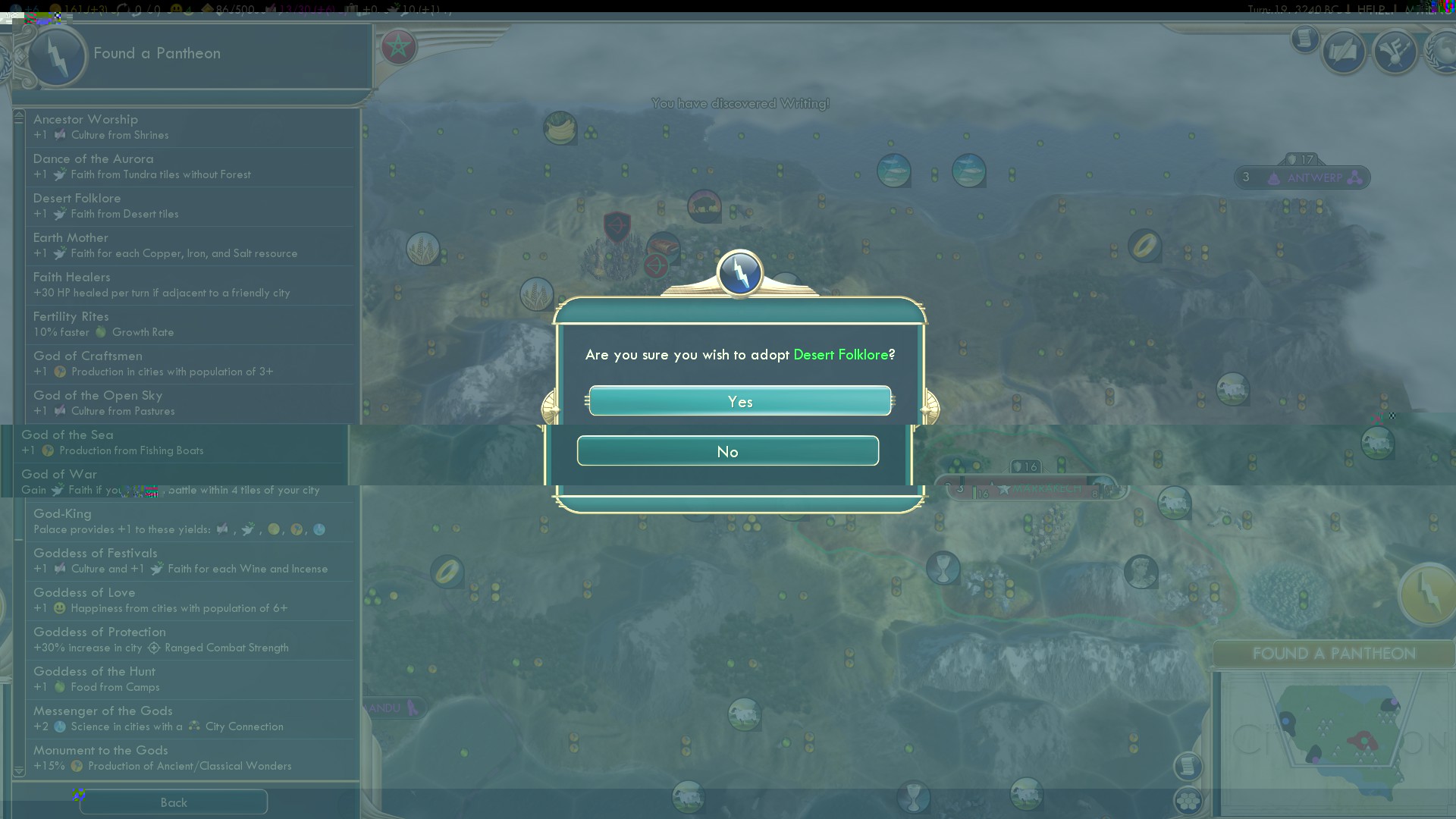The width and height of the screenshot is (1456, 819).
Task: Decline the pantheon choice with No
Action: pos(727,451)
